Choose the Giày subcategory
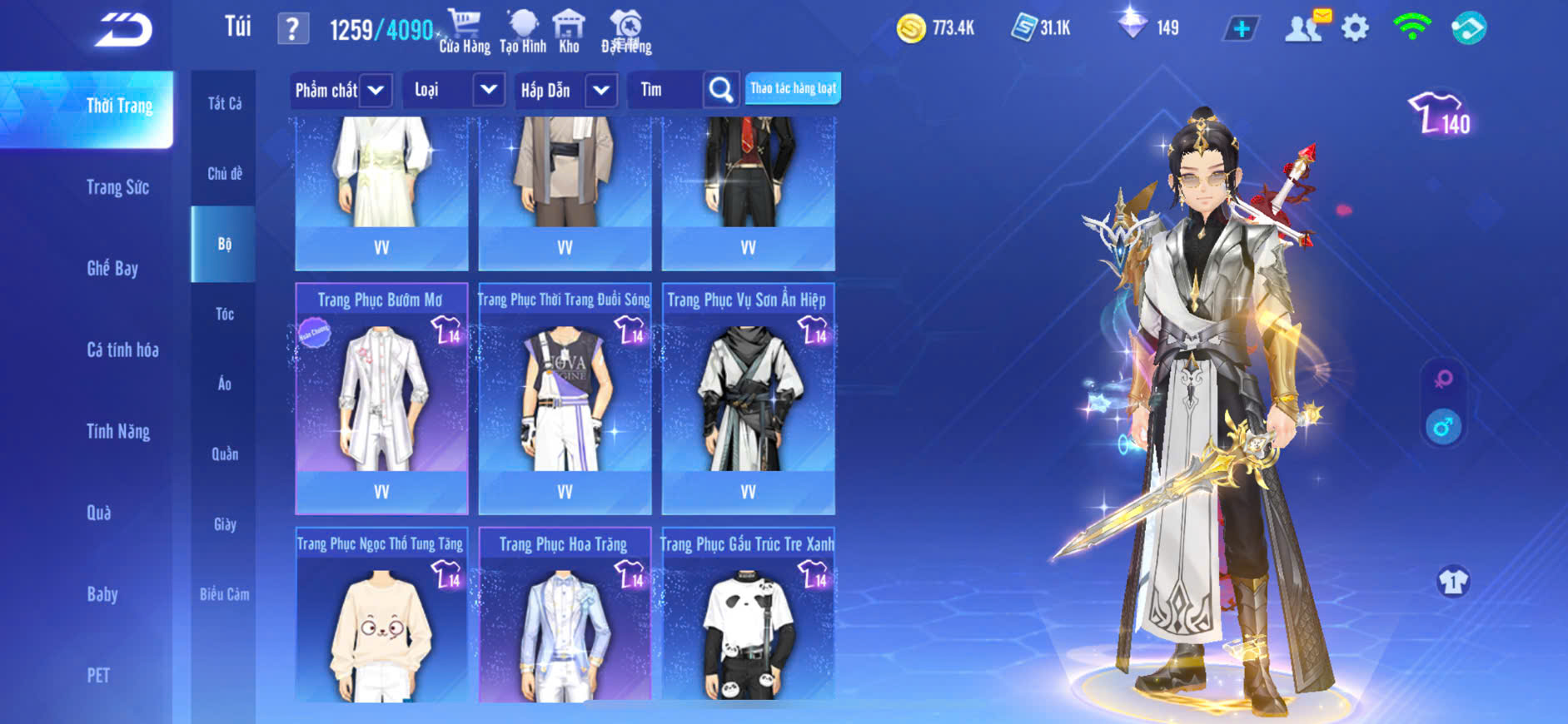Image resolution: width=1568 pixels, height=724 pixels. click(224, 524)
